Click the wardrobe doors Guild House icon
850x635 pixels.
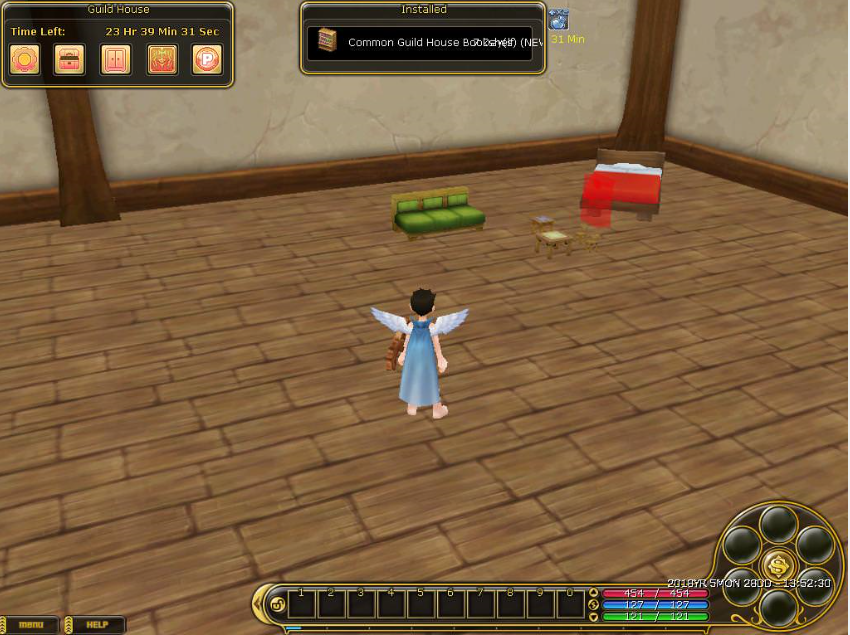[115, 60]
